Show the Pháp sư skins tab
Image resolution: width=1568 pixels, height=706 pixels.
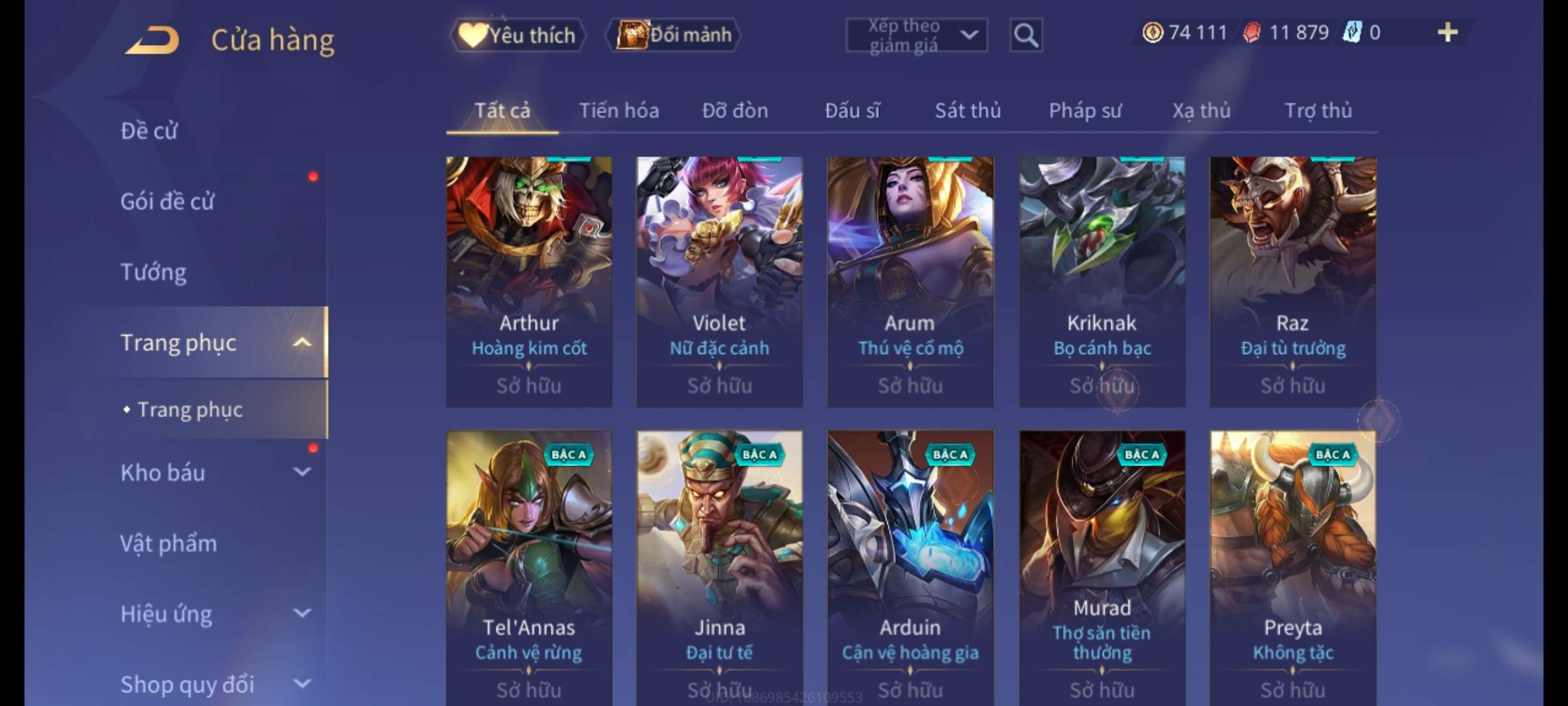tap(1085, 111)
